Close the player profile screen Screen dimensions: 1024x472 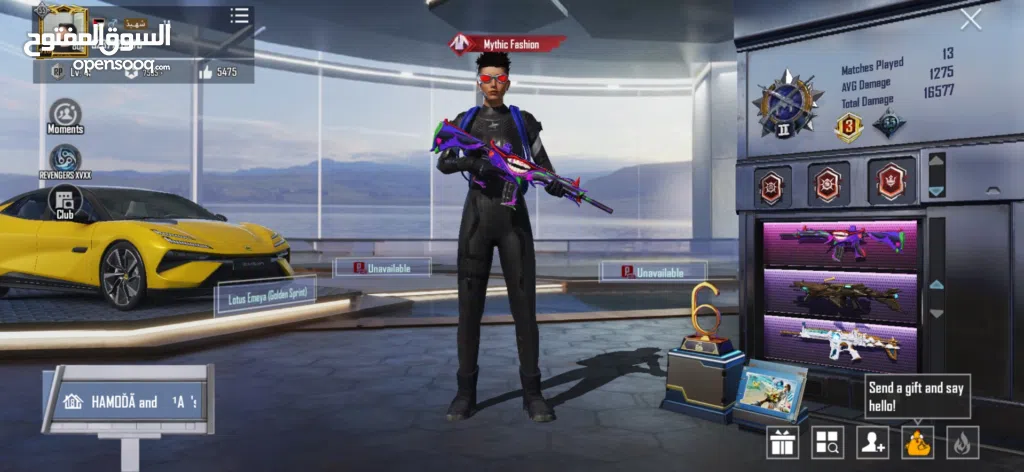coord(970,19)
